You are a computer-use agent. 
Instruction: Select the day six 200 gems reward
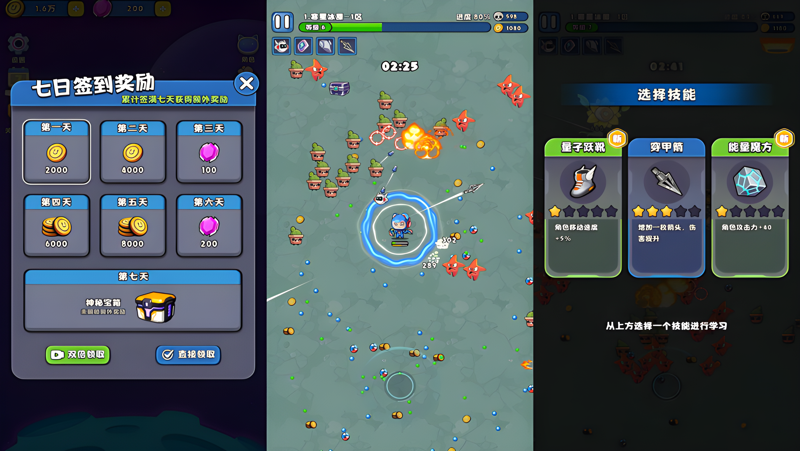[208, 226]
